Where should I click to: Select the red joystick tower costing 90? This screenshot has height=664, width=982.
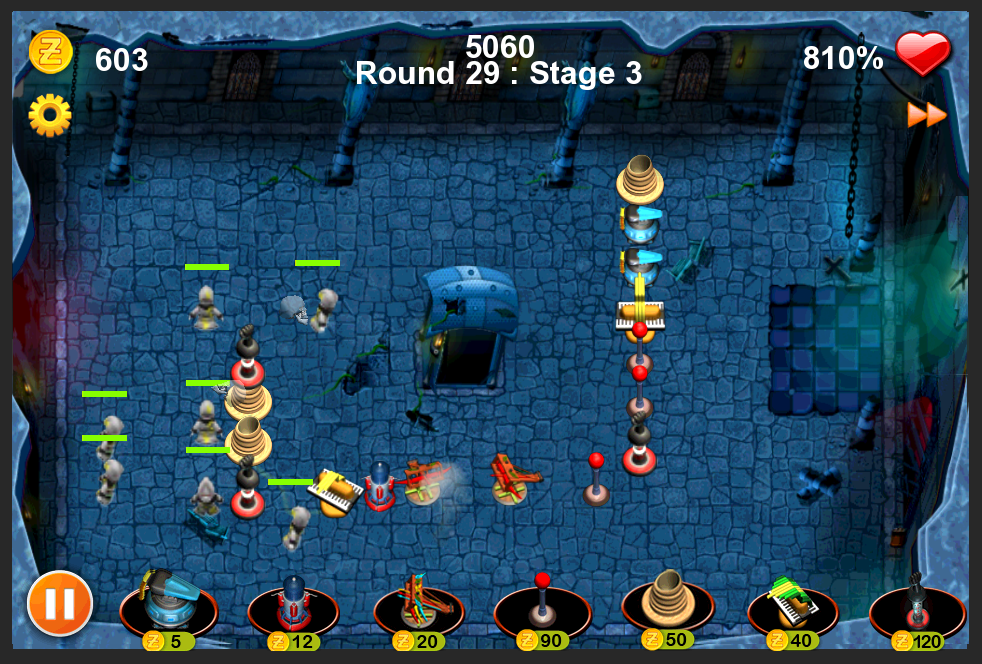point(542,603)
